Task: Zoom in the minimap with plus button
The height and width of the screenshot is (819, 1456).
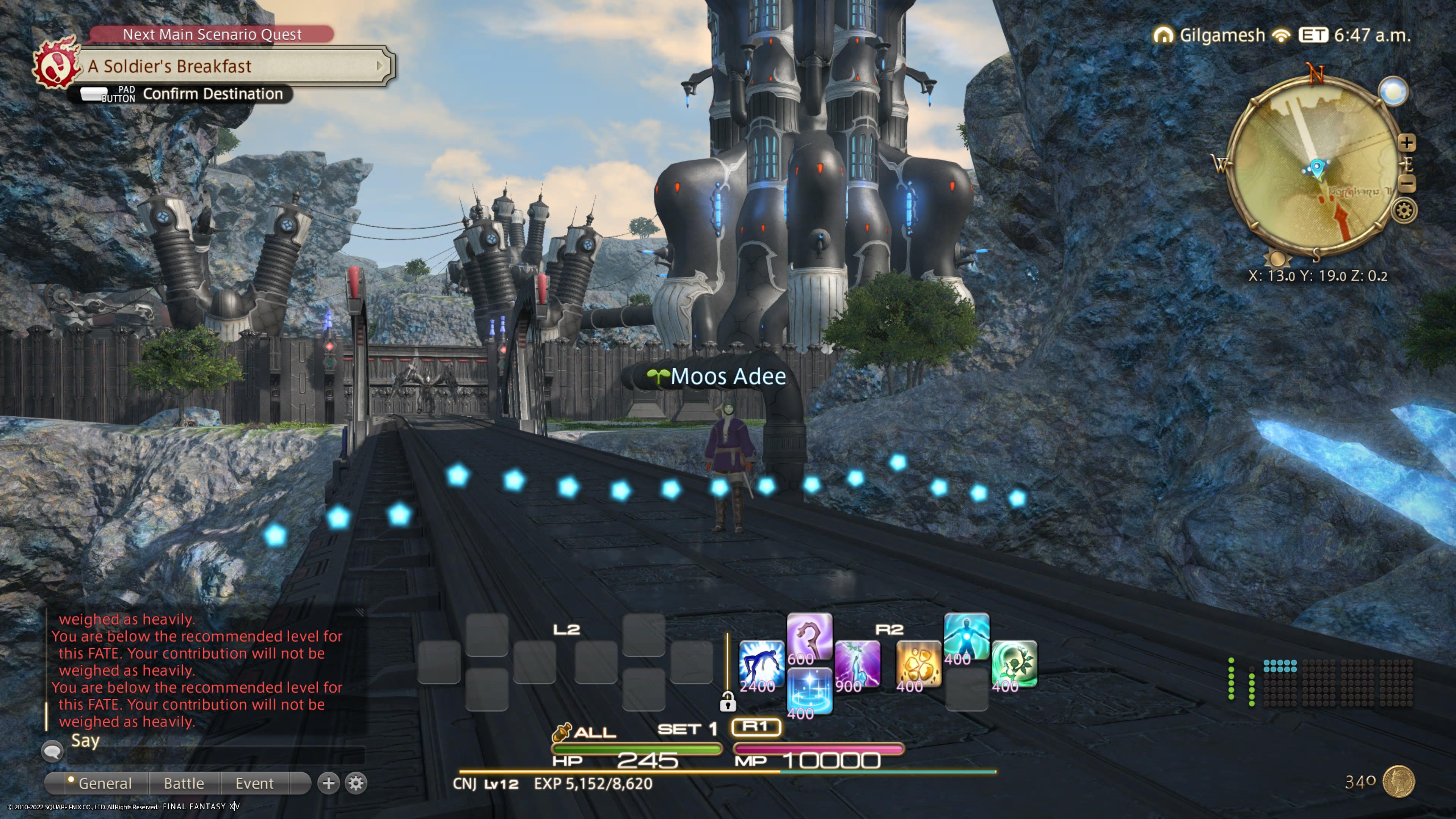Action: (x=1407, y=142)
